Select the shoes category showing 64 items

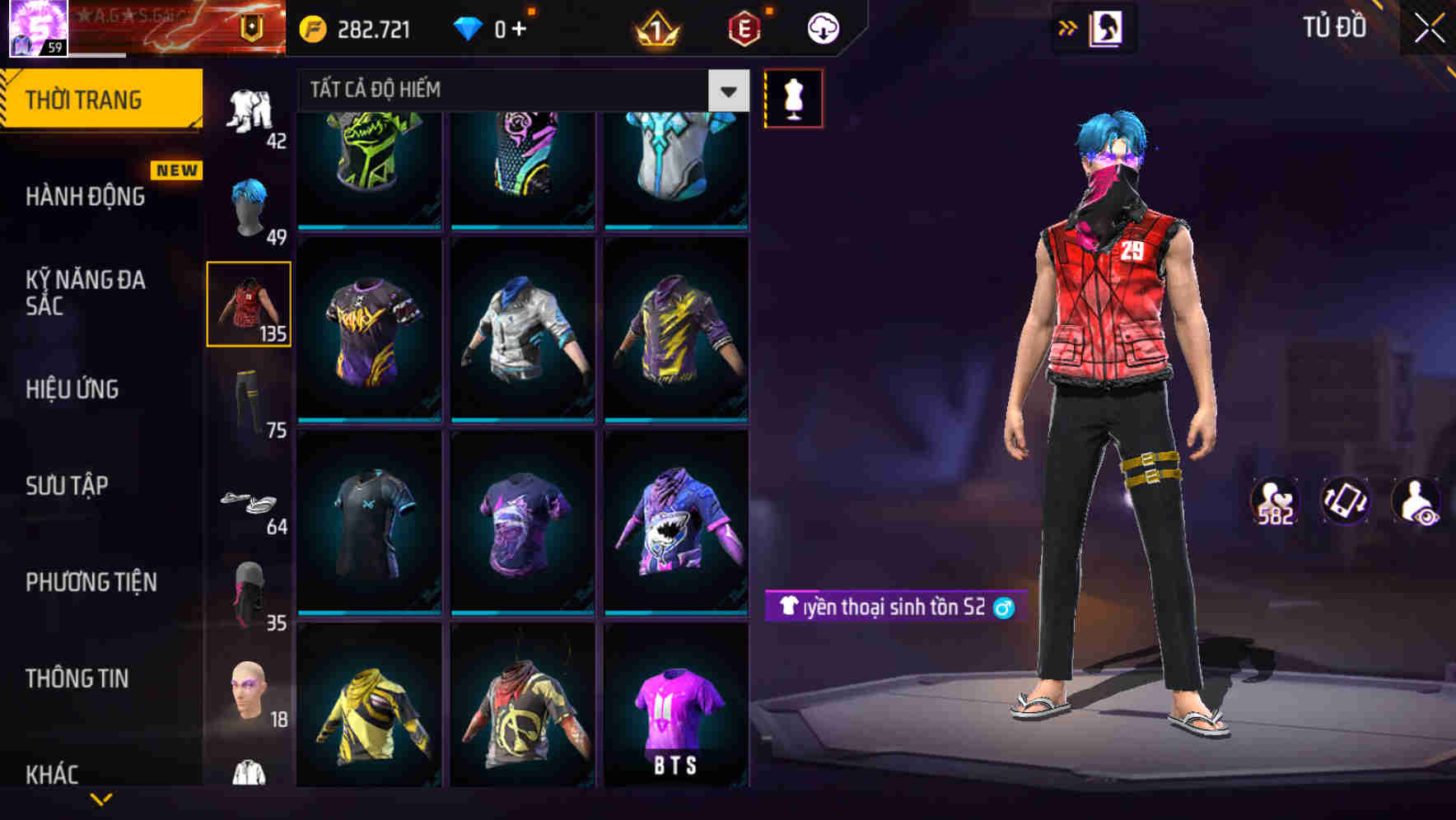tap(250, 504)
